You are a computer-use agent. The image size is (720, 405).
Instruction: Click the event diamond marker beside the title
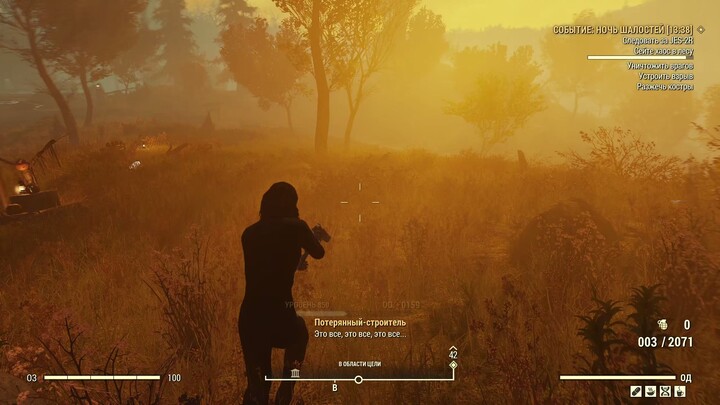point(701,30)
